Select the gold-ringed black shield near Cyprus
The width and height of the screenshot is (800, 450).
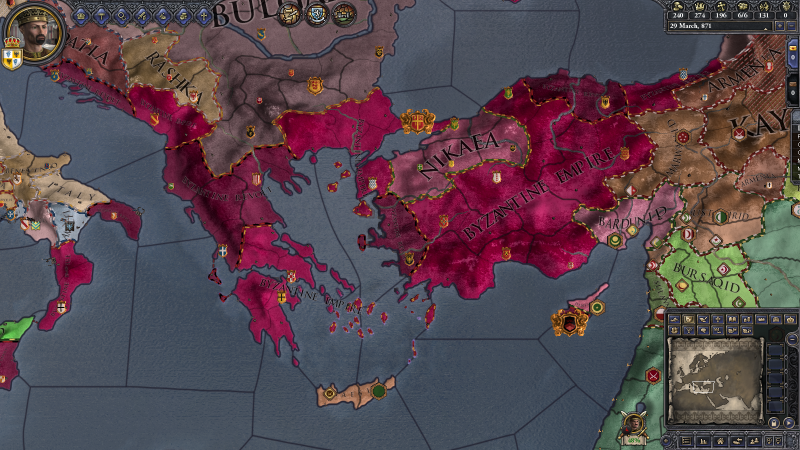(x=570, y=323)
